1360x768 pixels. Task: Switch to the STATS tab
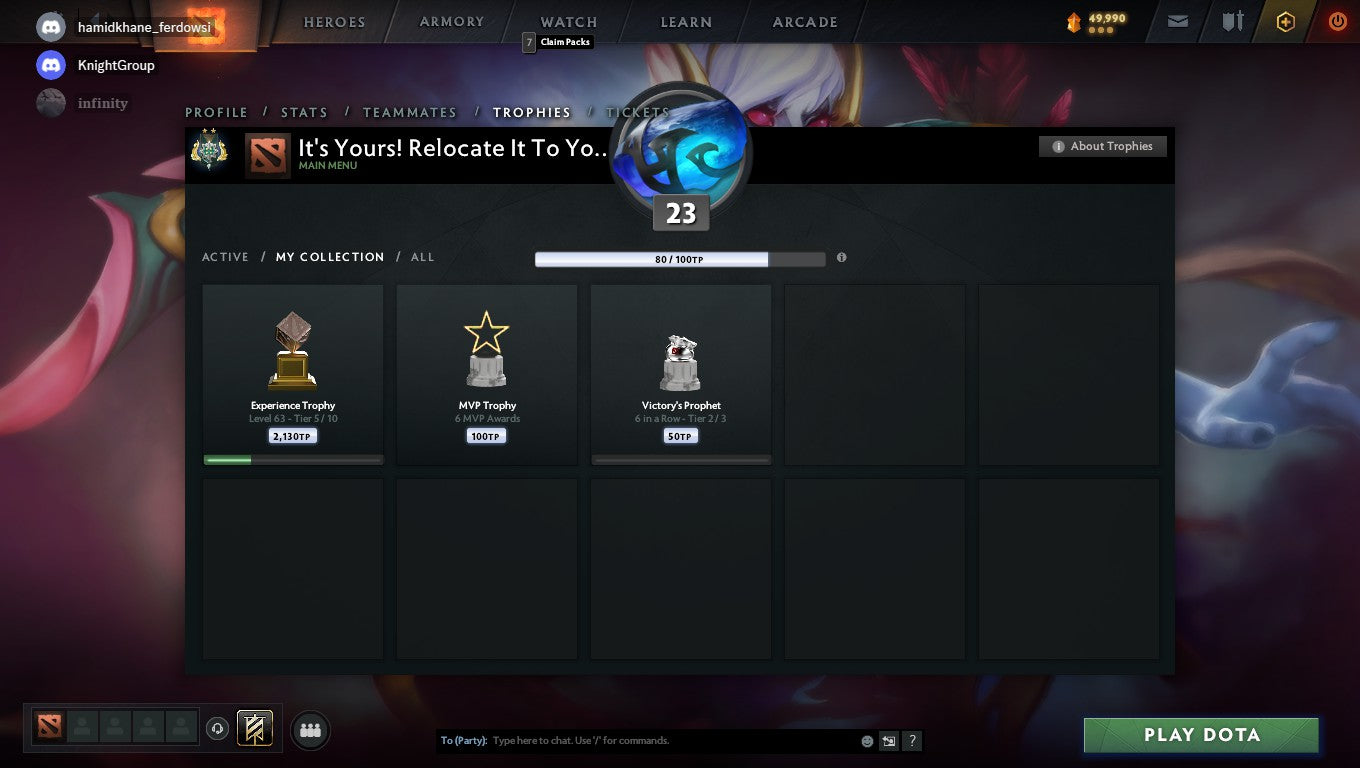coord(305,112)
